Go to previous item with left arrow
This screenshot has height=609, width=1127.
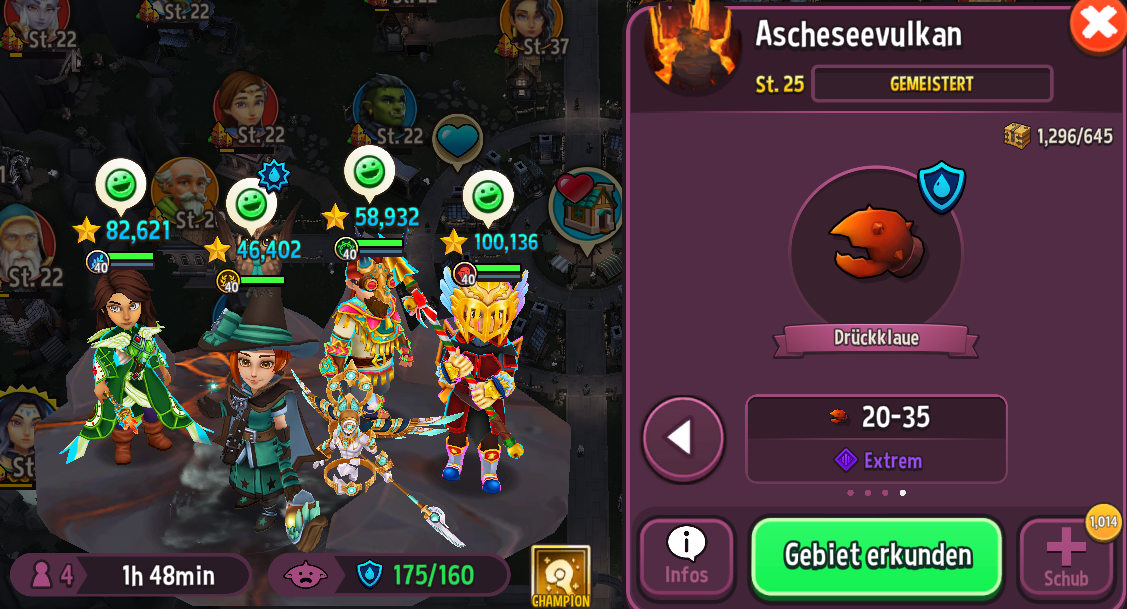click(x=683, y=438)
